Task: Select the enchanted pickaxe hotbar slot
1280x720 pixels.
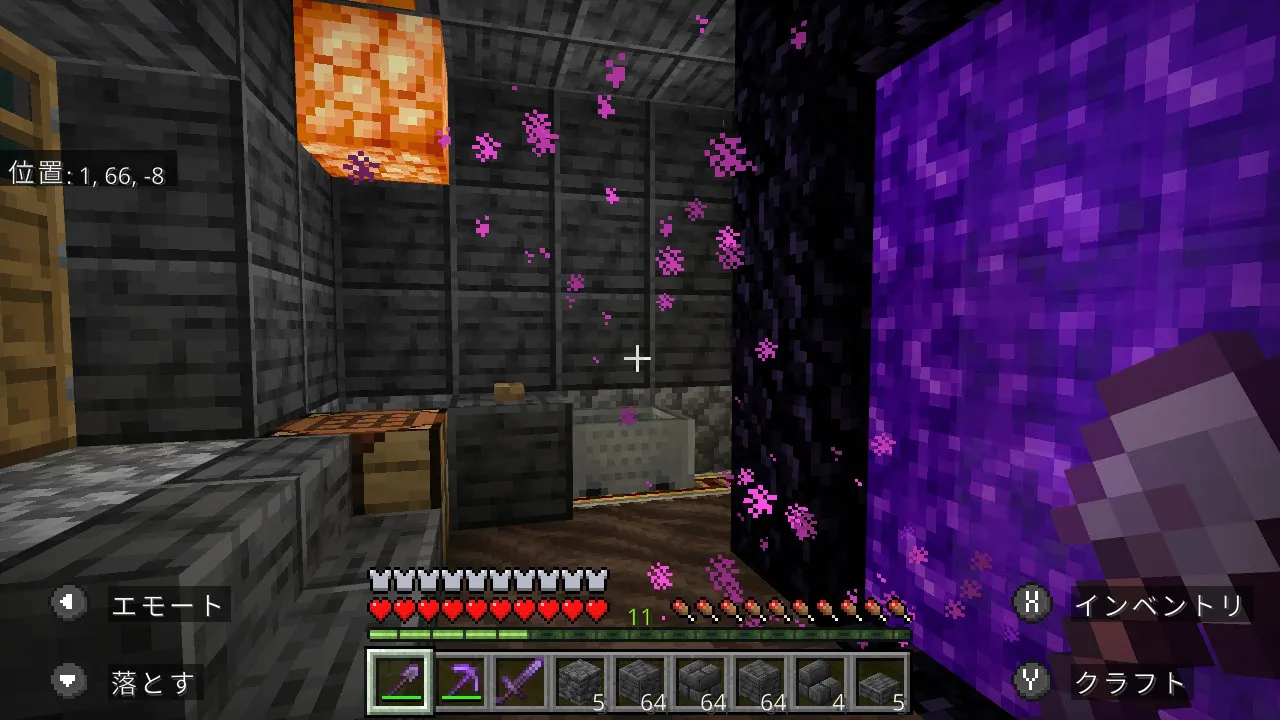Action: click(460, 683)
